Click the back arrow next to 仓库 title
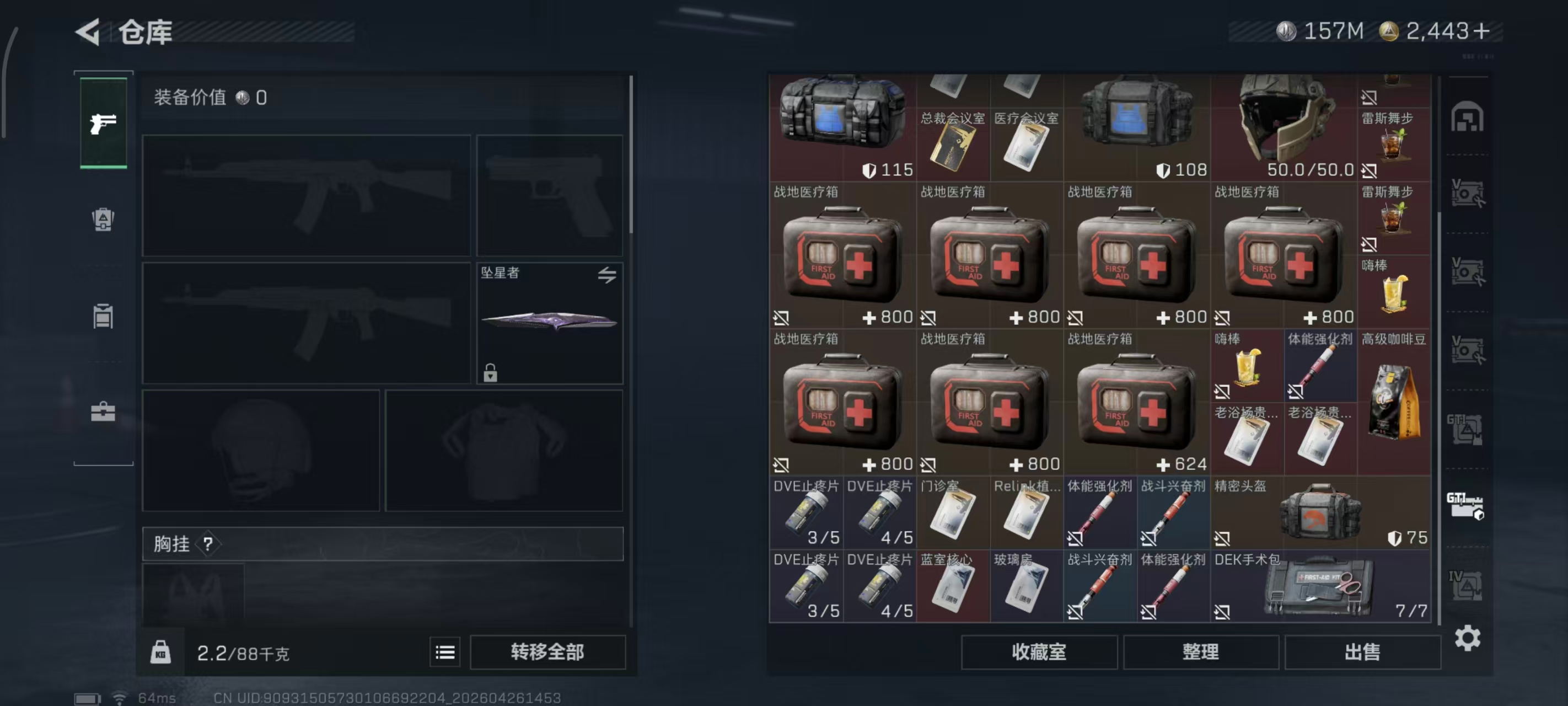The image size is (1568, 706). (x=88, y=31)
